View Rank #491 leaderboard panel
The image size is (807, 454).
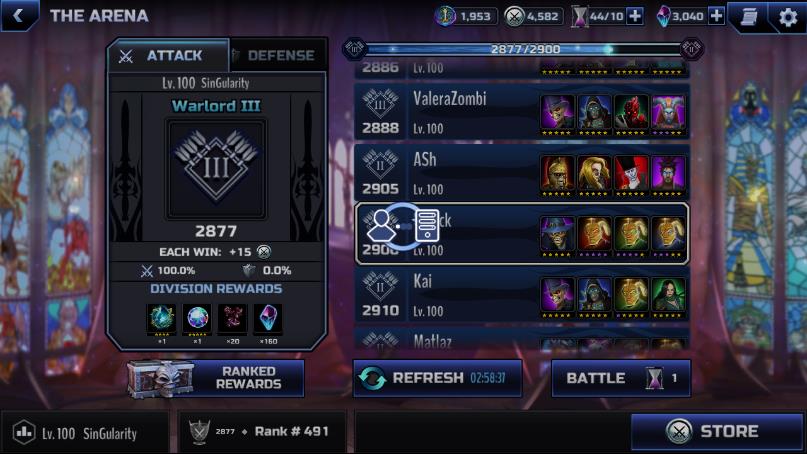[x=263, y=432]
